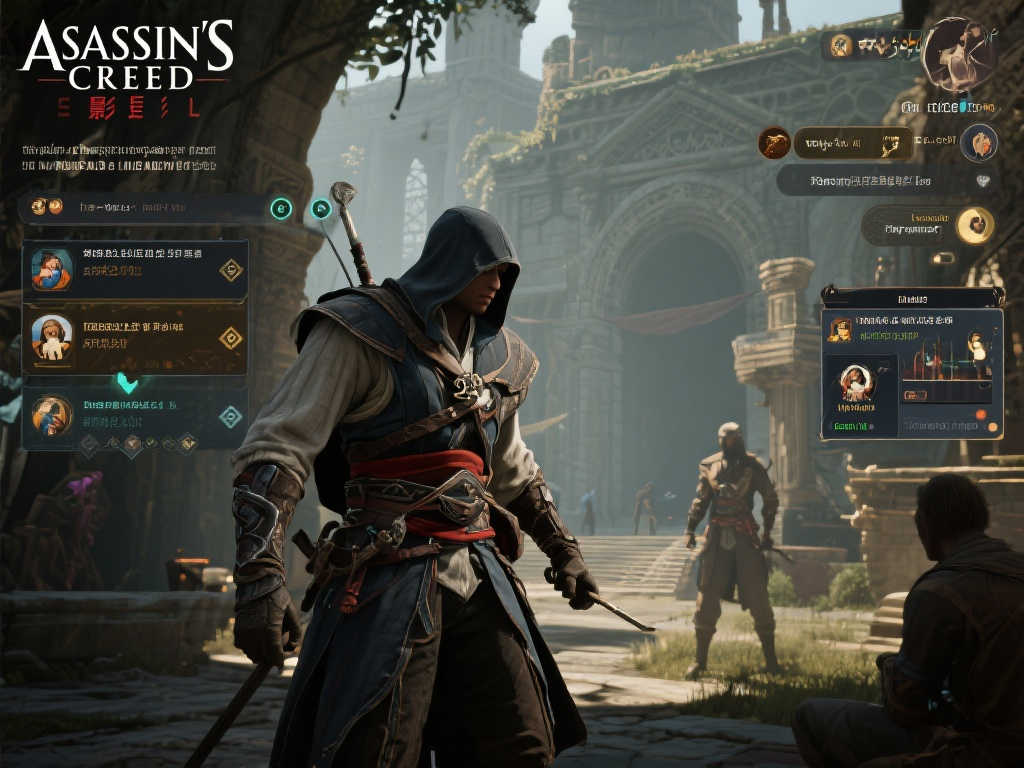Image resolution: width=1024 pixels, height=768 pixels.
Task: Click the teal downward chevron between list rows
Action: [127, 382]
